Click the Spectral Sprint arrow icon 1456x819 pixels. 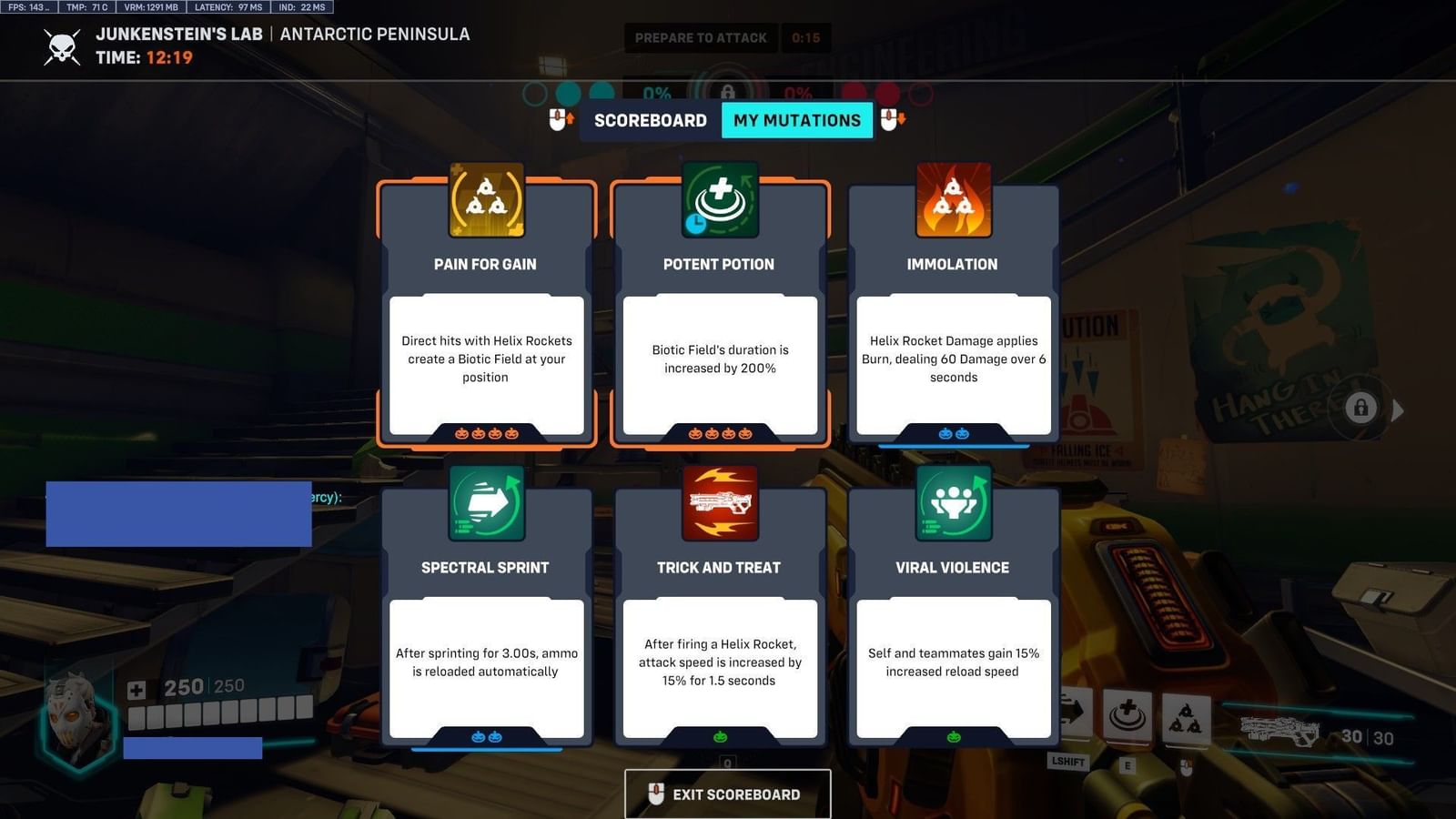[x=486, y=503]
